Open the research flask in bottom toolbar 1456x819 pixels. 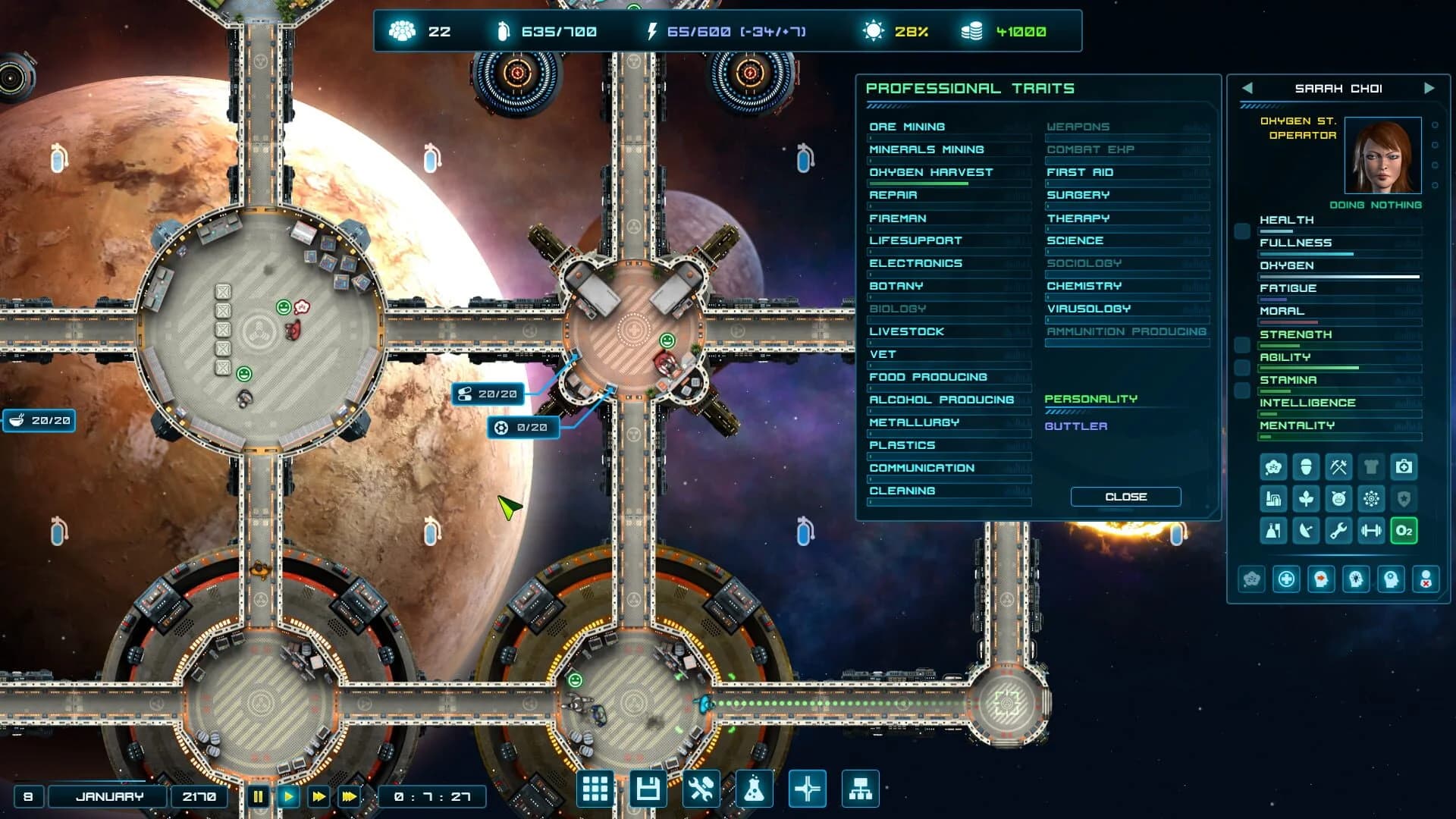coord(755,789)
